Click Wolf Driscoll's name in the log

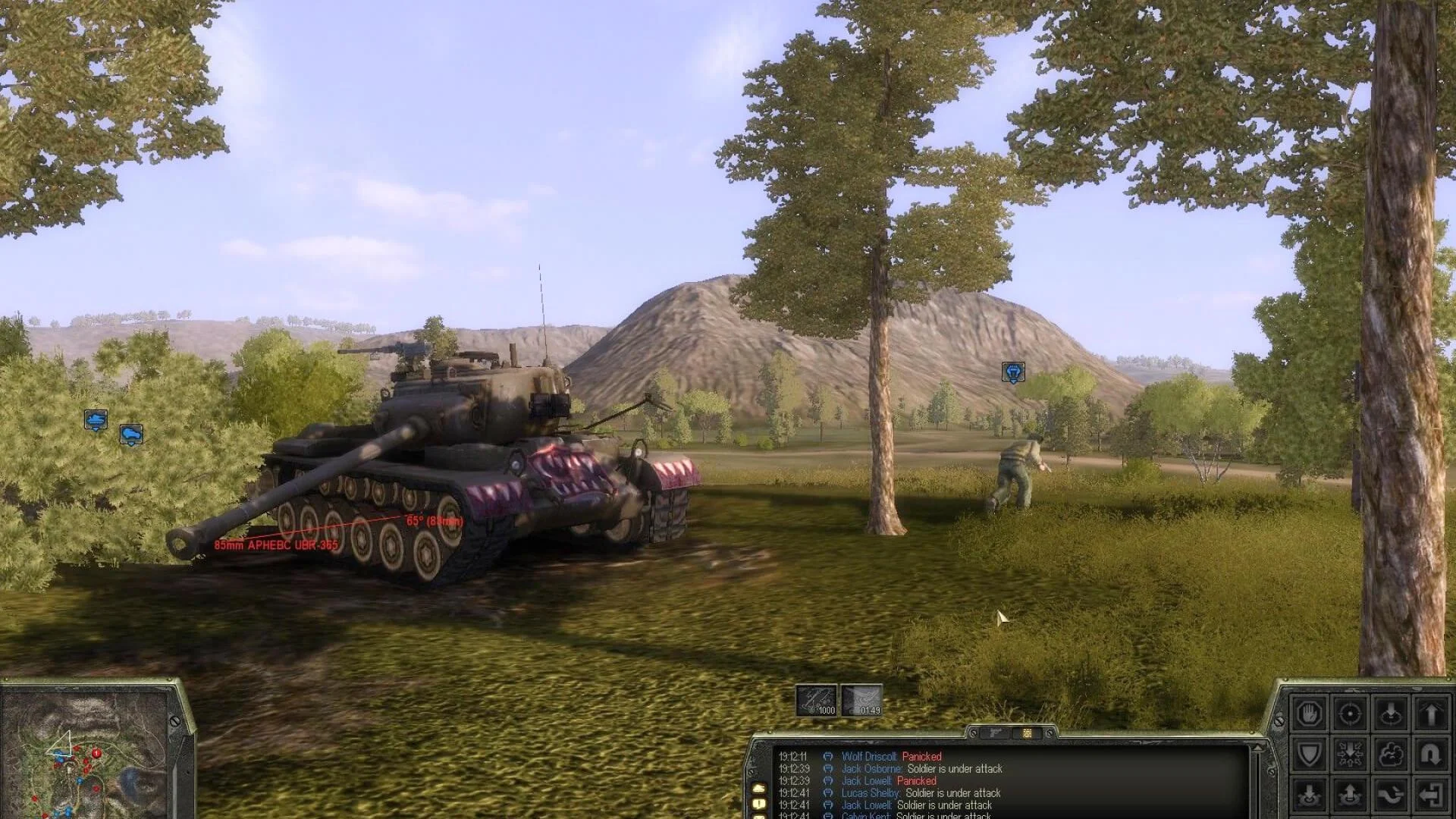tap(870, 756)
